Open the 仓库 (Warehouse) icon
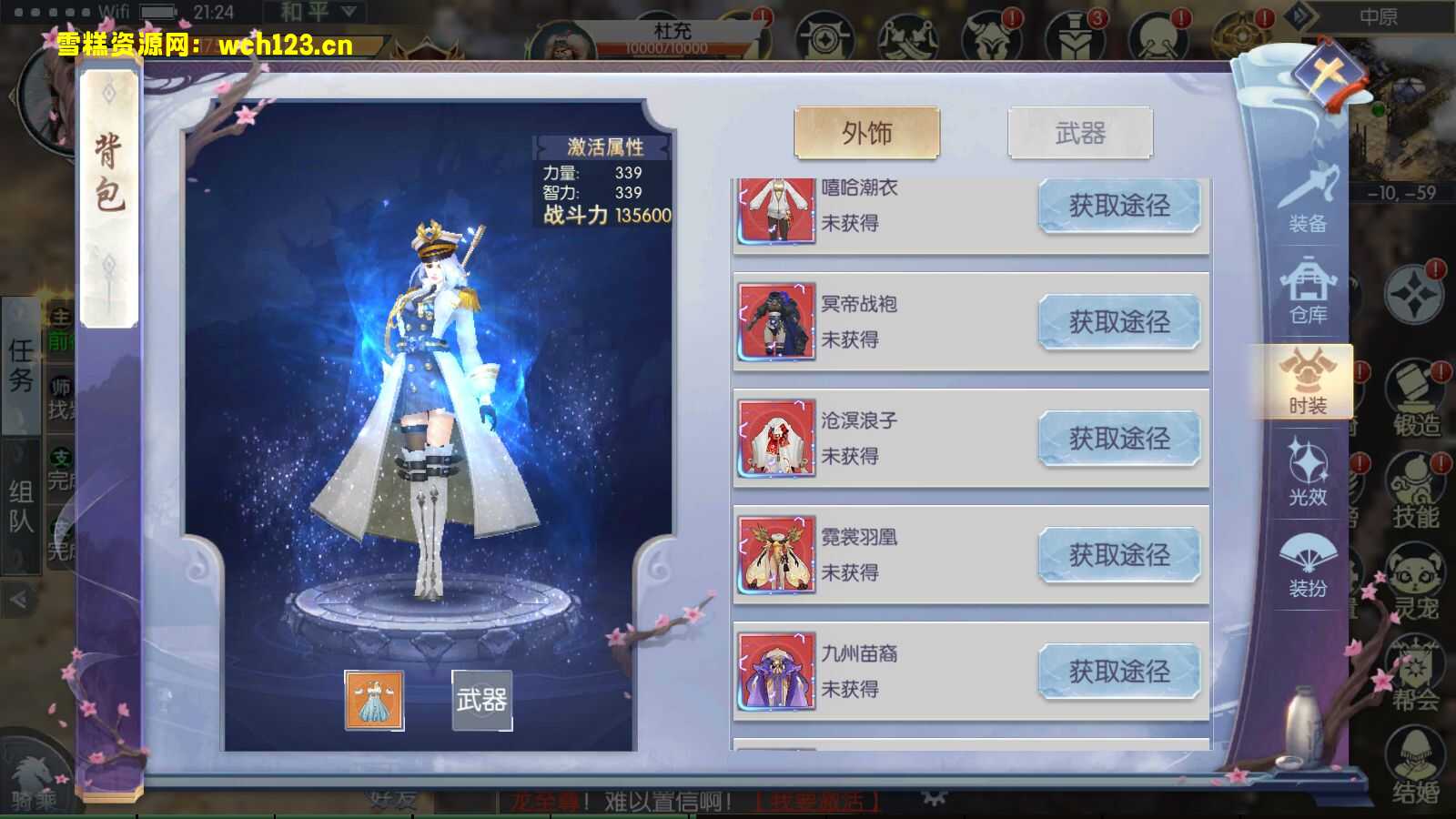 pyautogui.click(x=1309, y=291)
